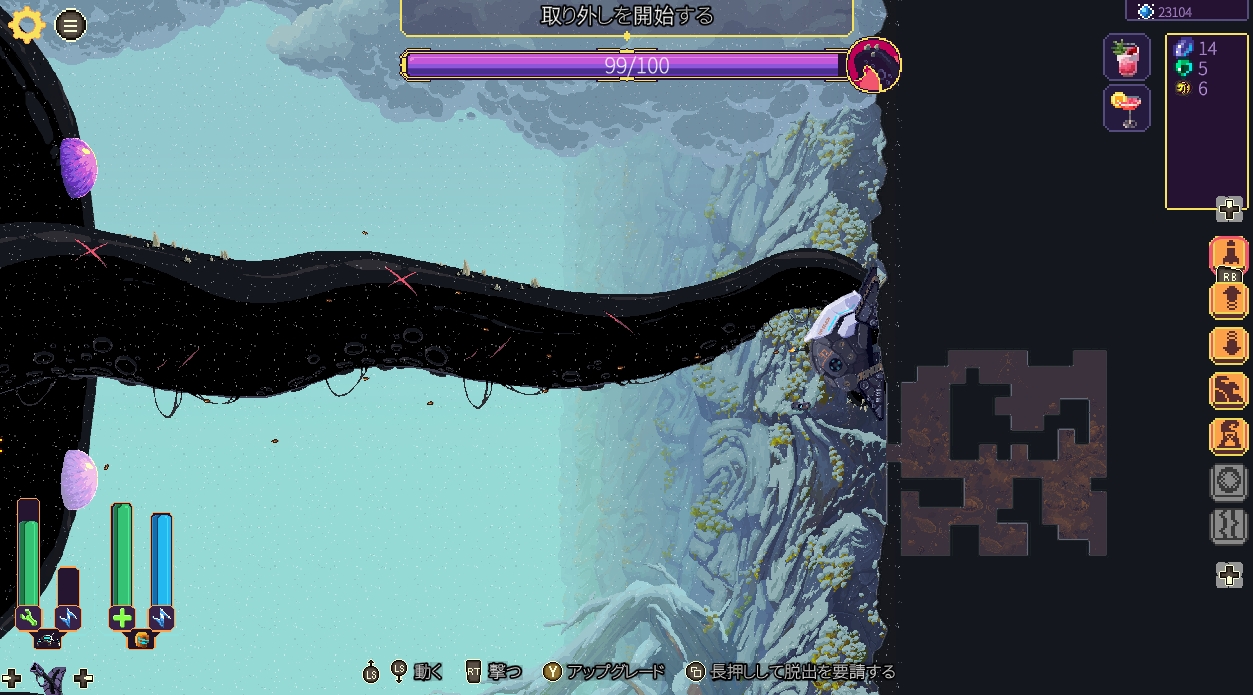This screenshot has width=1253, height=695.
Task: Activate the orange down-arrow ability
Action: click(x=1229, y=345)
